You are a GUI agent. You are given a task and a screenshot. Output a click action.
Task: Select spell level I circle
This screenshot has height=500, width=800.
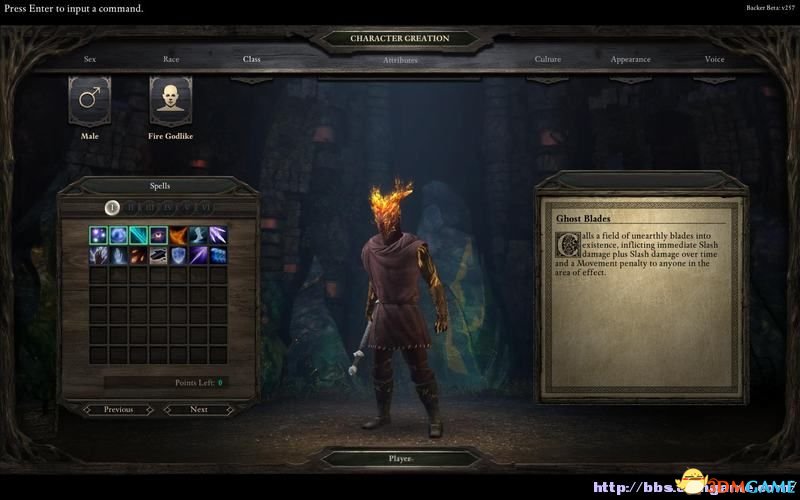click(113, 207)
